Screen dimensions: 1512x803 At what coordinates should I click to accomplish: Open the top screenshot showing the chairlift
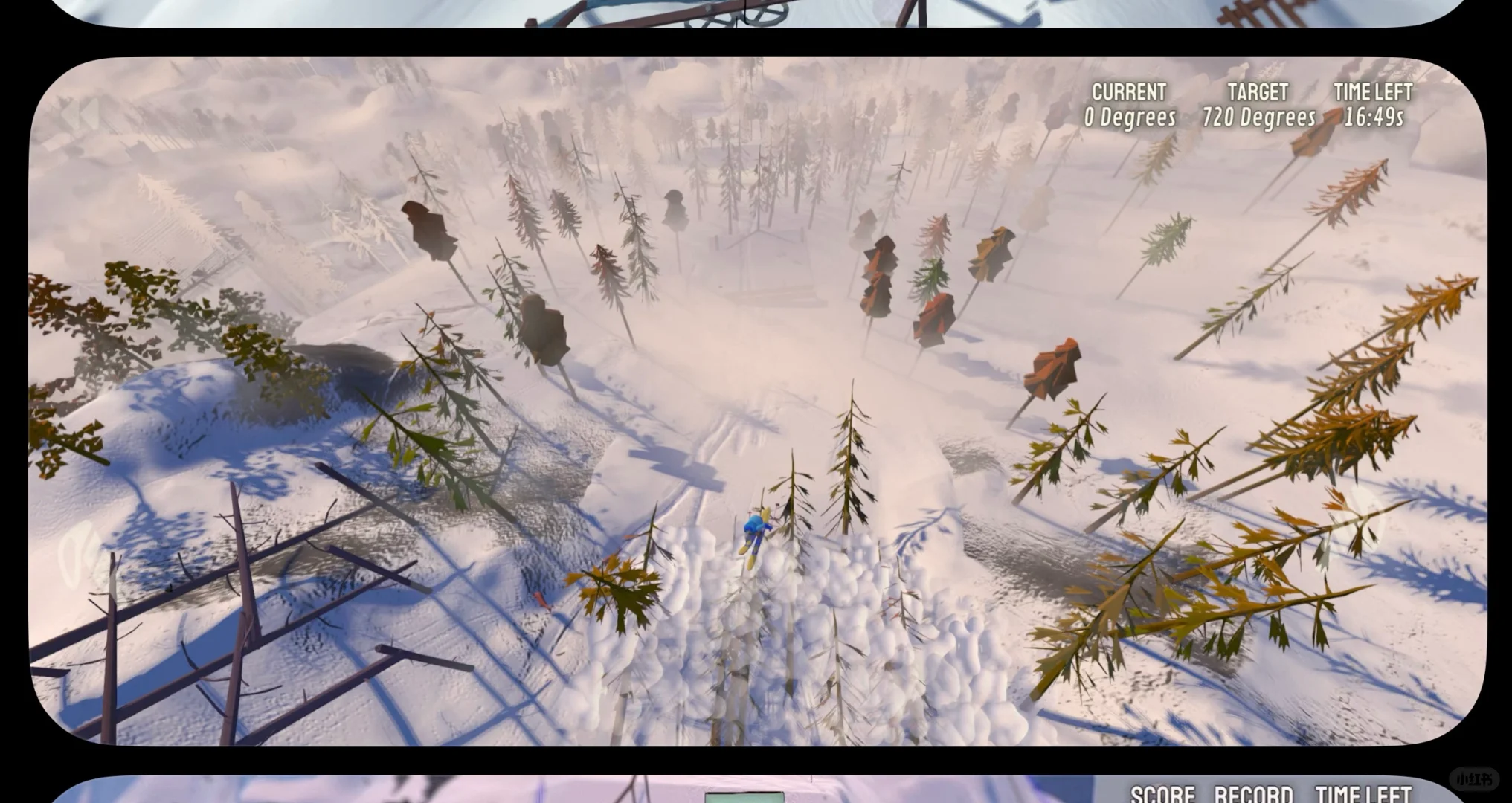pos(744,15)
